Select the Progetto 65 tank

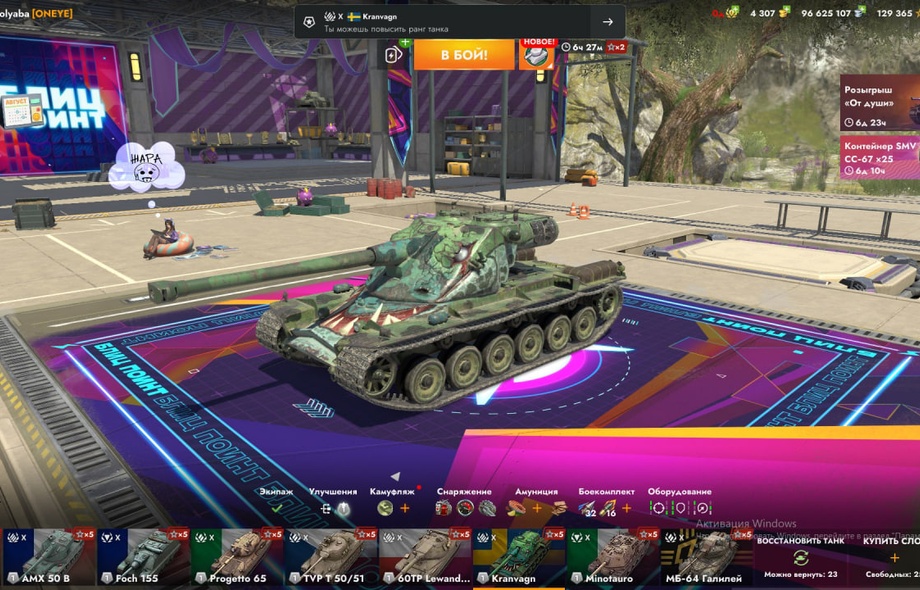click(236, 558)
